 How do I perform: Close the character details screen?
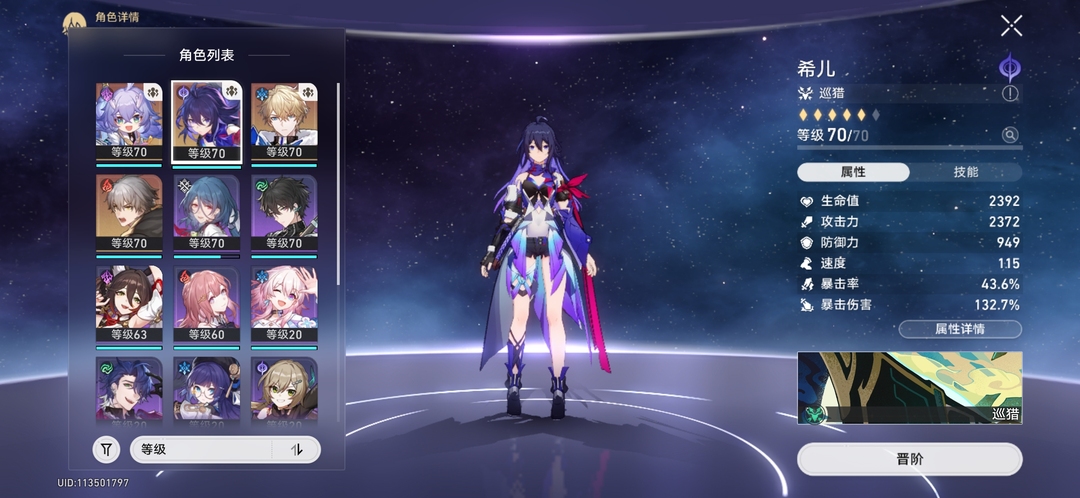pos(1011,26)
